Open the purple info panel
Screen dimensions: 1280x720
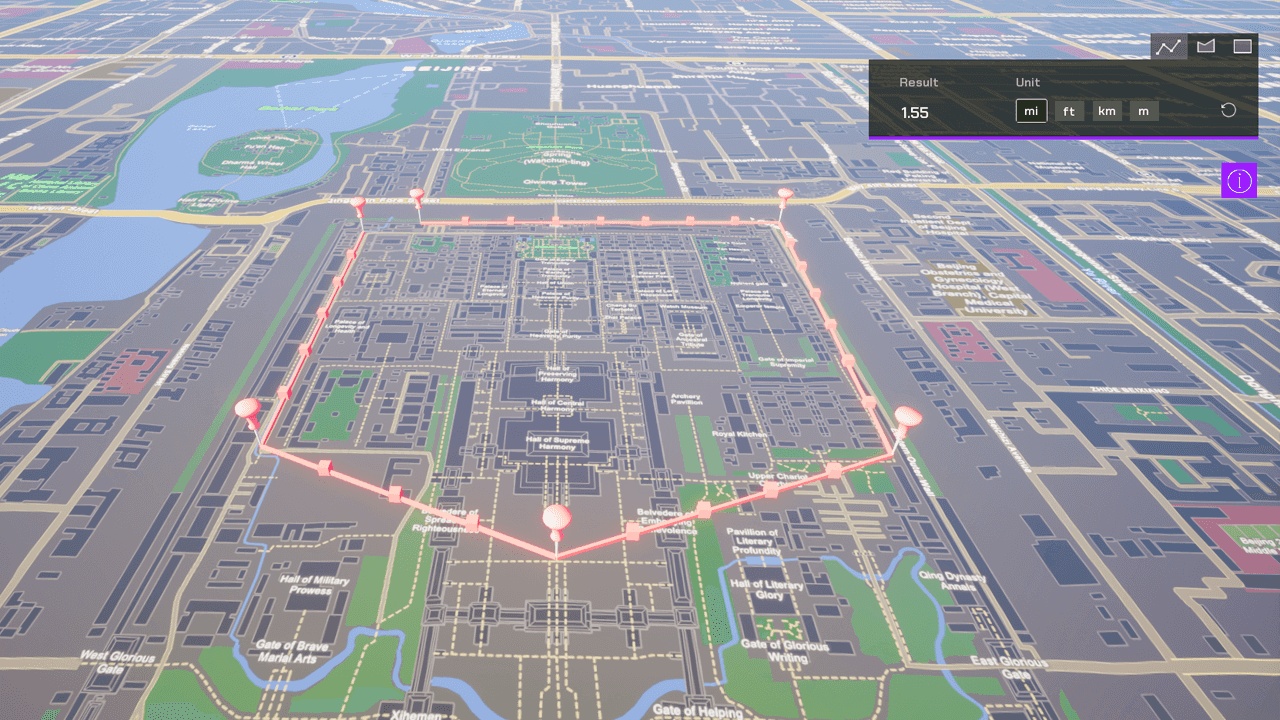point(1238,181)
